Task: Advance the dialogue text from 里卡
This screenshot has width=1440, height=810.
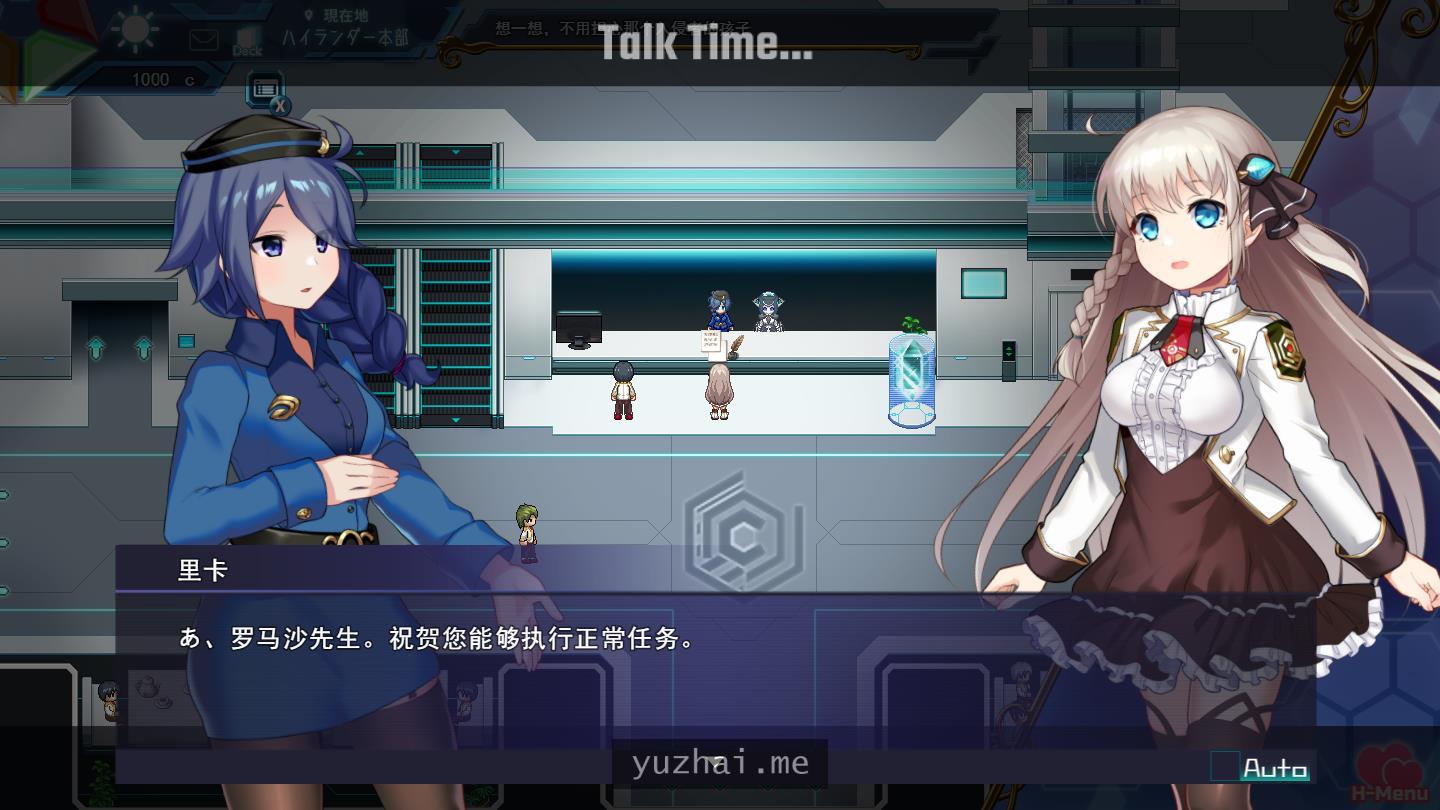Action: (640, 660)
